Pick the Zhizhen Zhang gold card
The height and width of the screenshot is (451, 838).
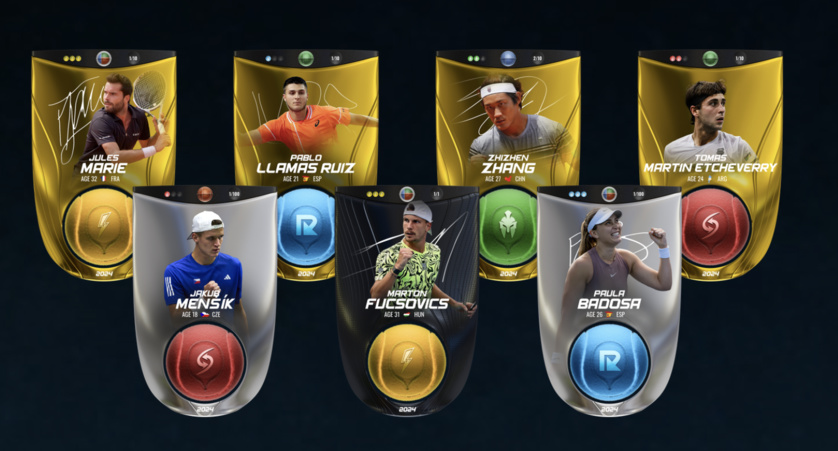coord(508,120)
